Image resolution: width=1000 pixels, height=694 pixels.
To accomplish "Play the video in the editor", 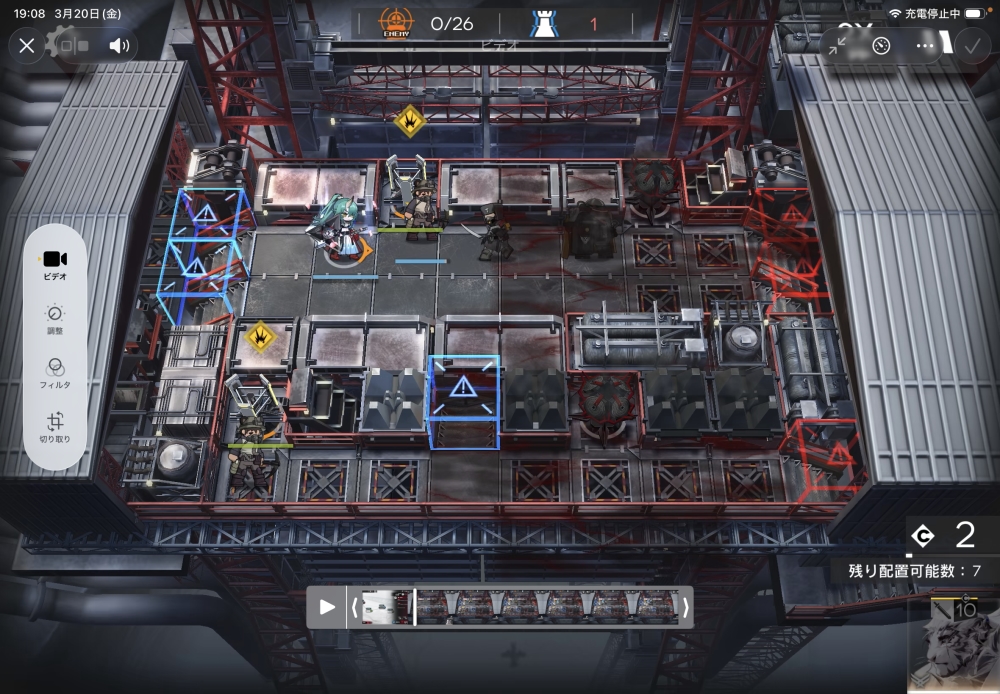I will coord(327,607).
